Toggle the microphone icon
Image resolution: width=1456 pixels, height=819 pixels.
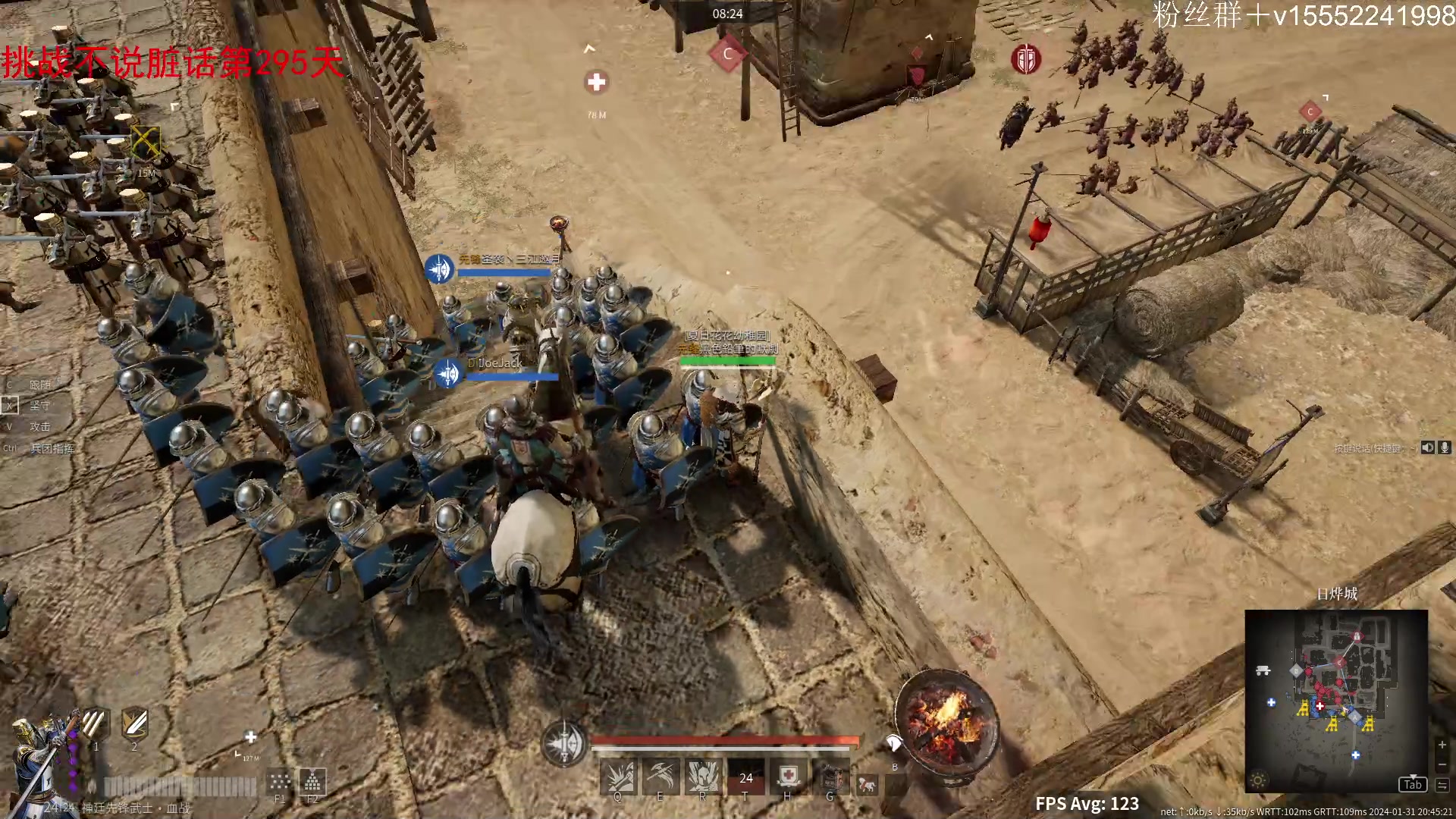coord(1445,447)
